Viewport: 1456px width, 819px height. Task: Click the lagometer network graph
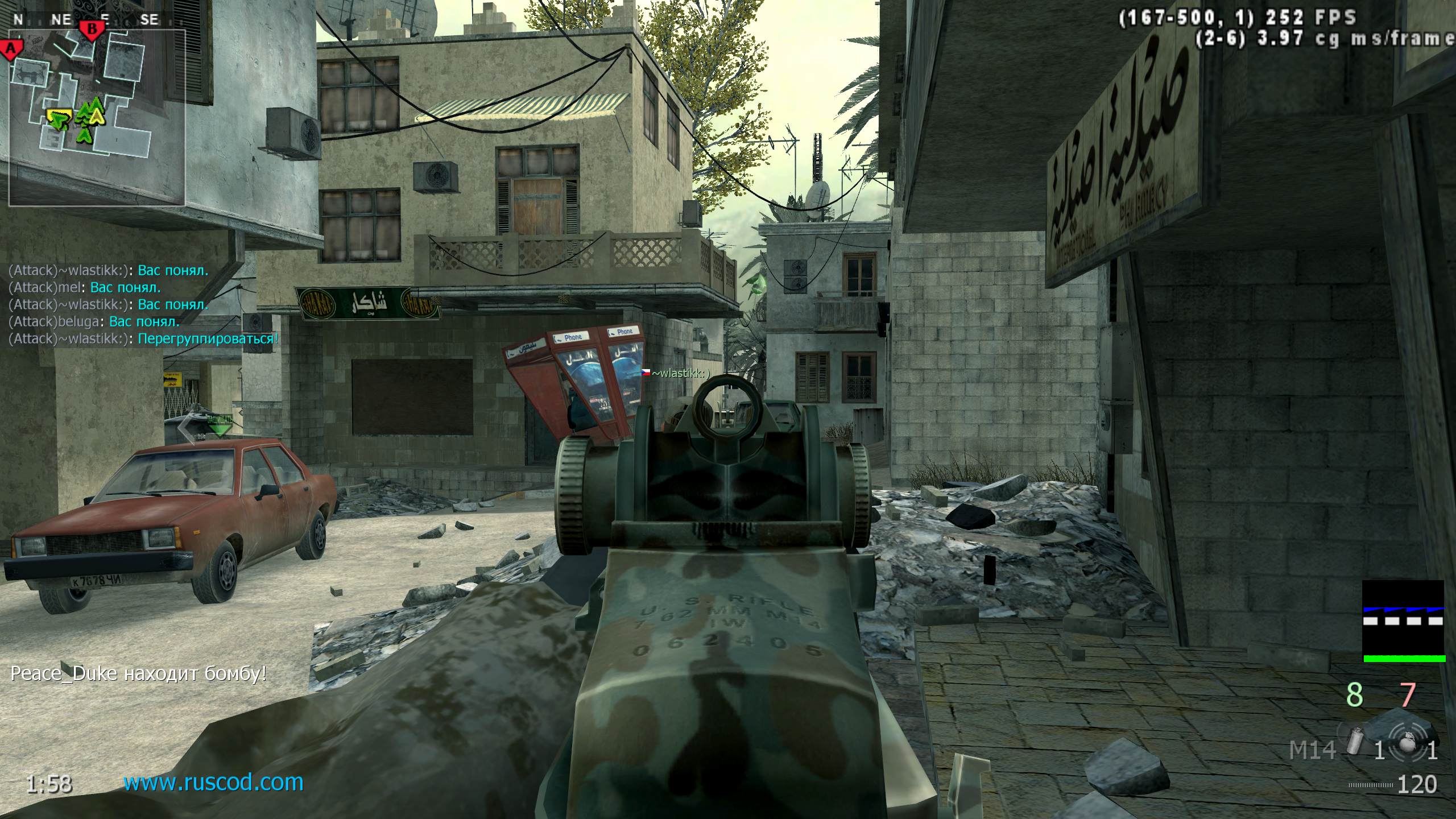point(1403,621)
